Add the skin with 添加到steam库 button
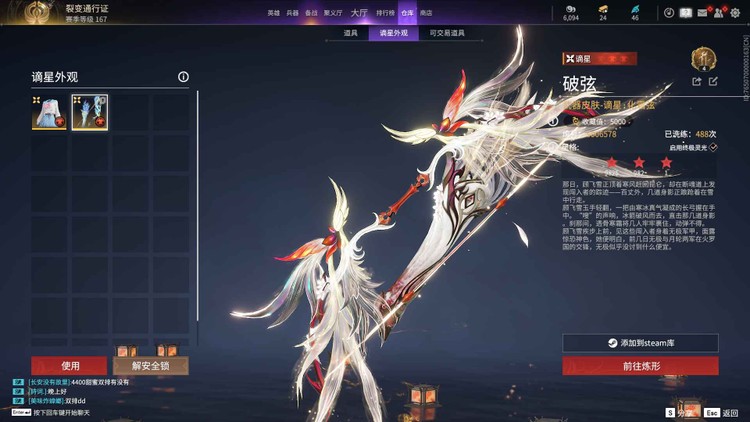Viewport: 750px width, 422px height. [640, 343]
